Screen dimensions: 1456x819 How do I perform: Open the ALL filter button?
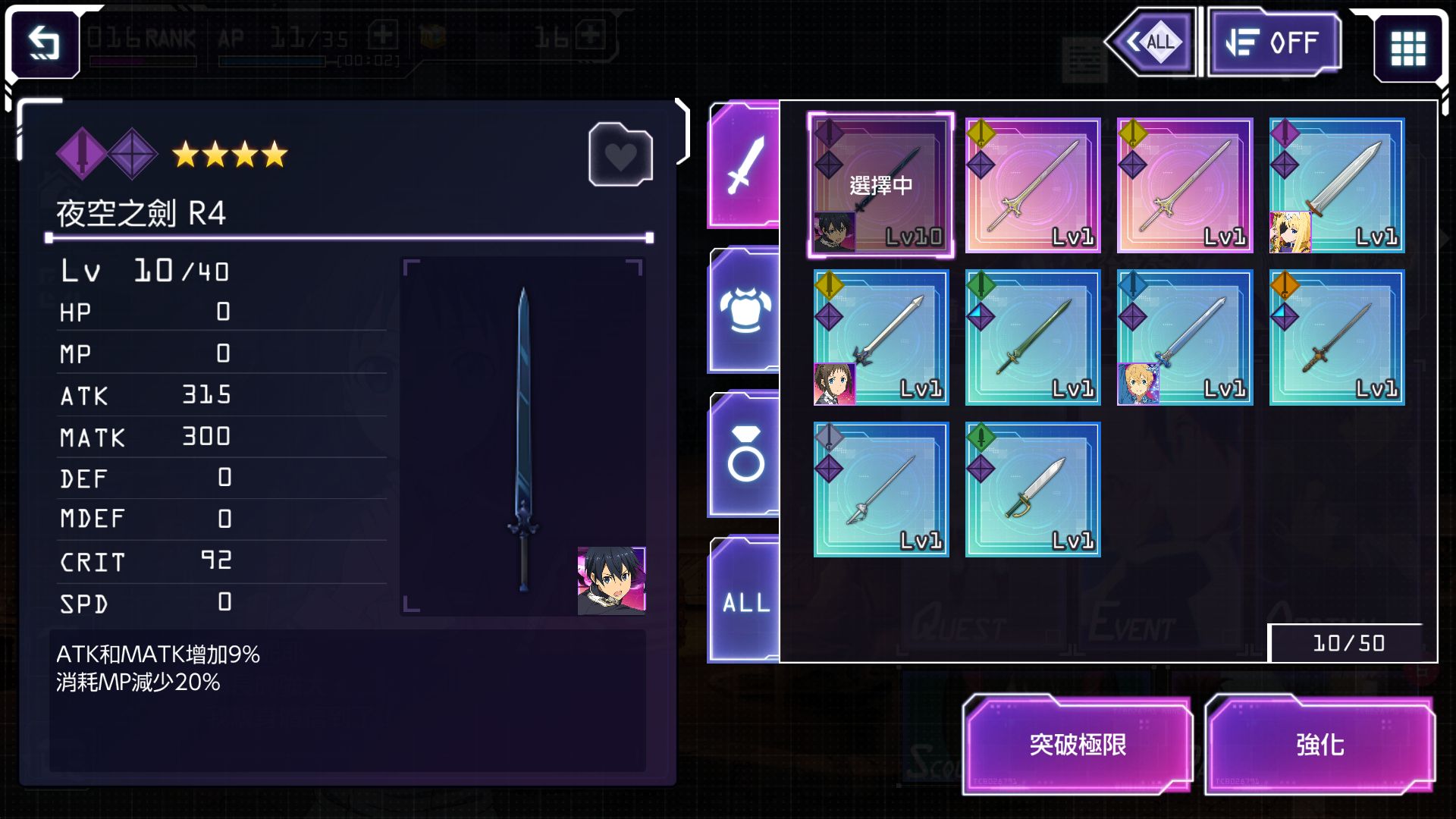[1151, 42]
